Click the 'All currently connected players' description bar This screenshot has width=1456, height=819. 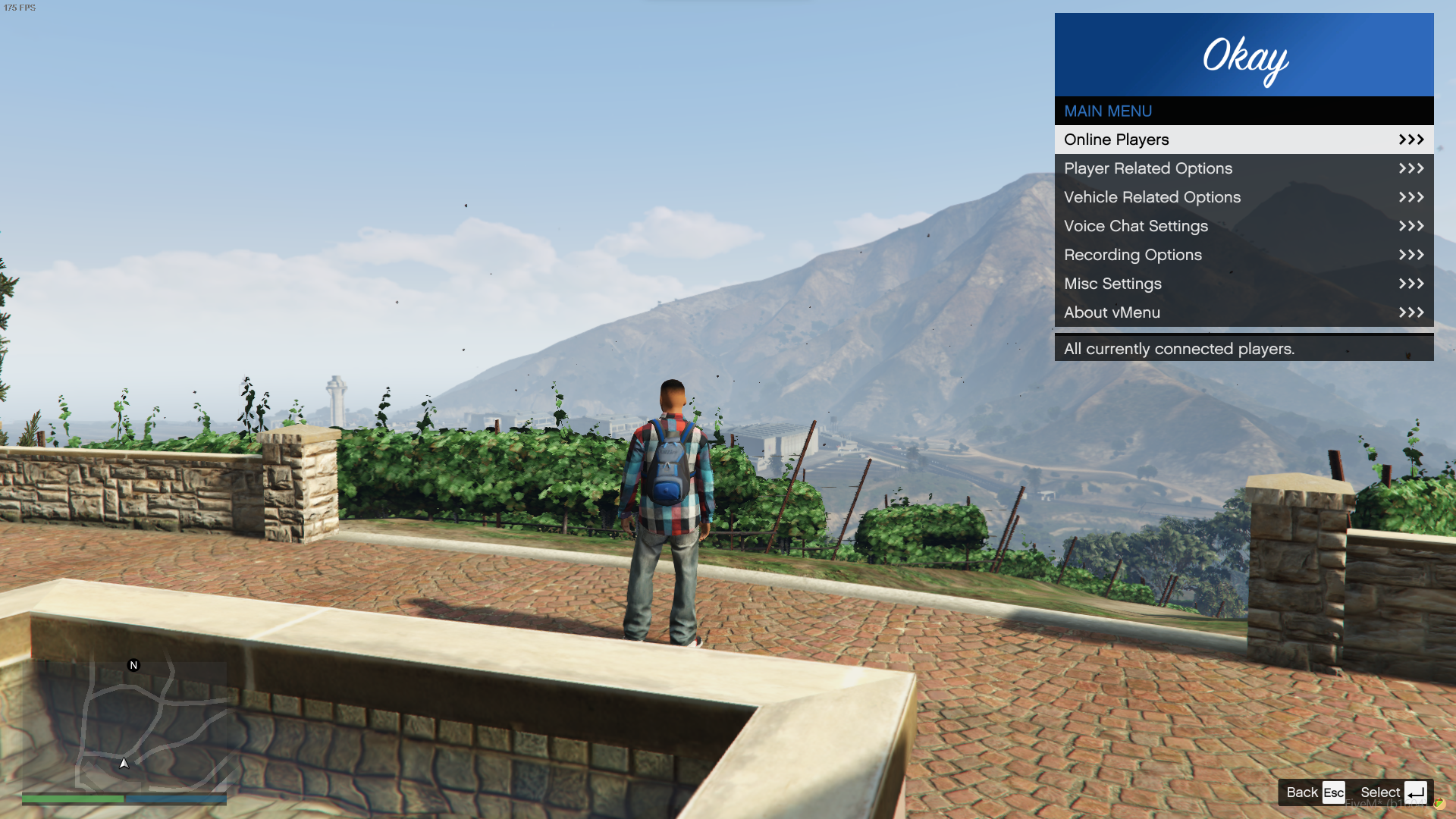(x=1179, y=348)
